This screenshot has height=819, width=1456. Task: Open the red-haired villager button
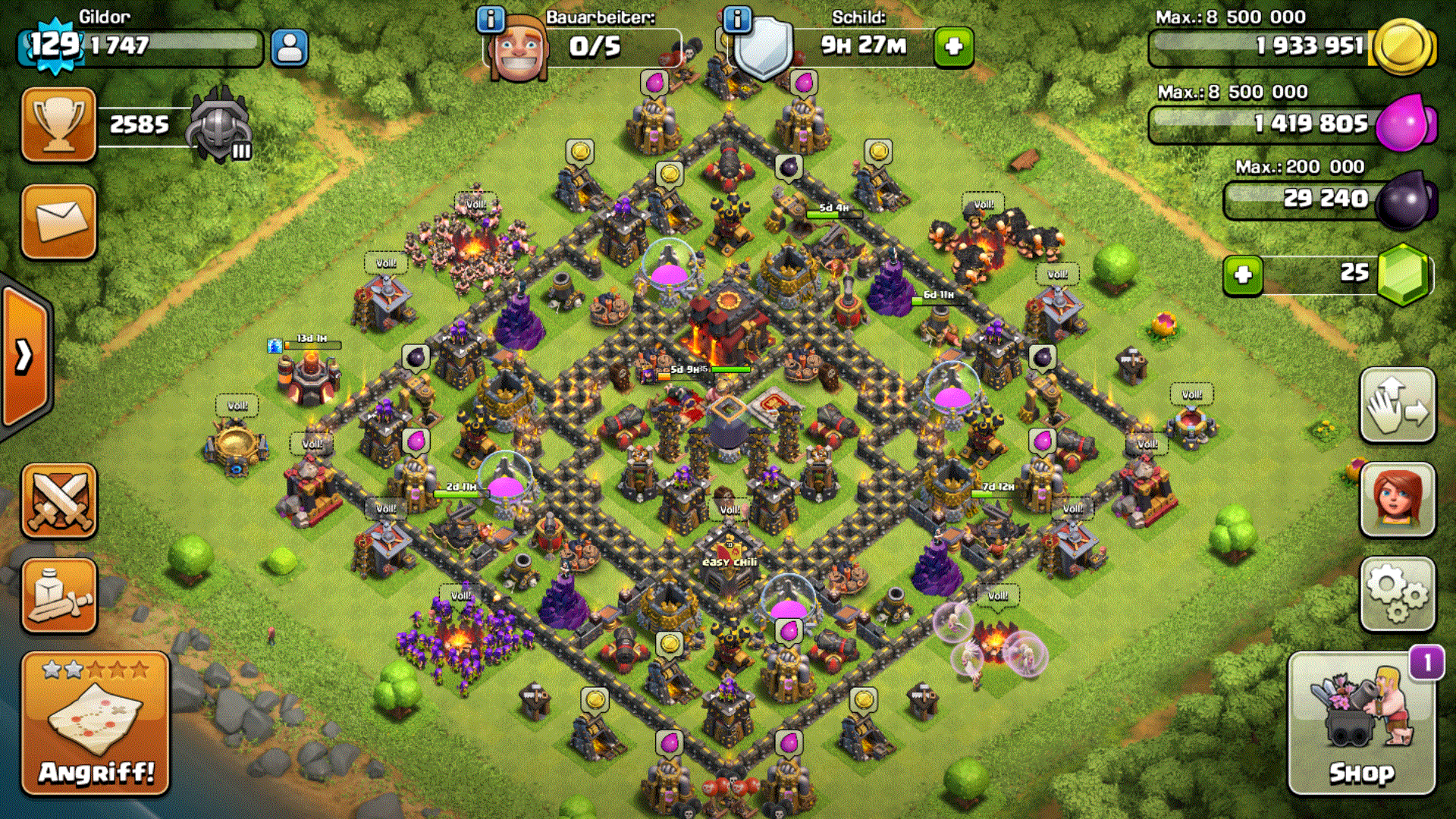click(1397, 500)
